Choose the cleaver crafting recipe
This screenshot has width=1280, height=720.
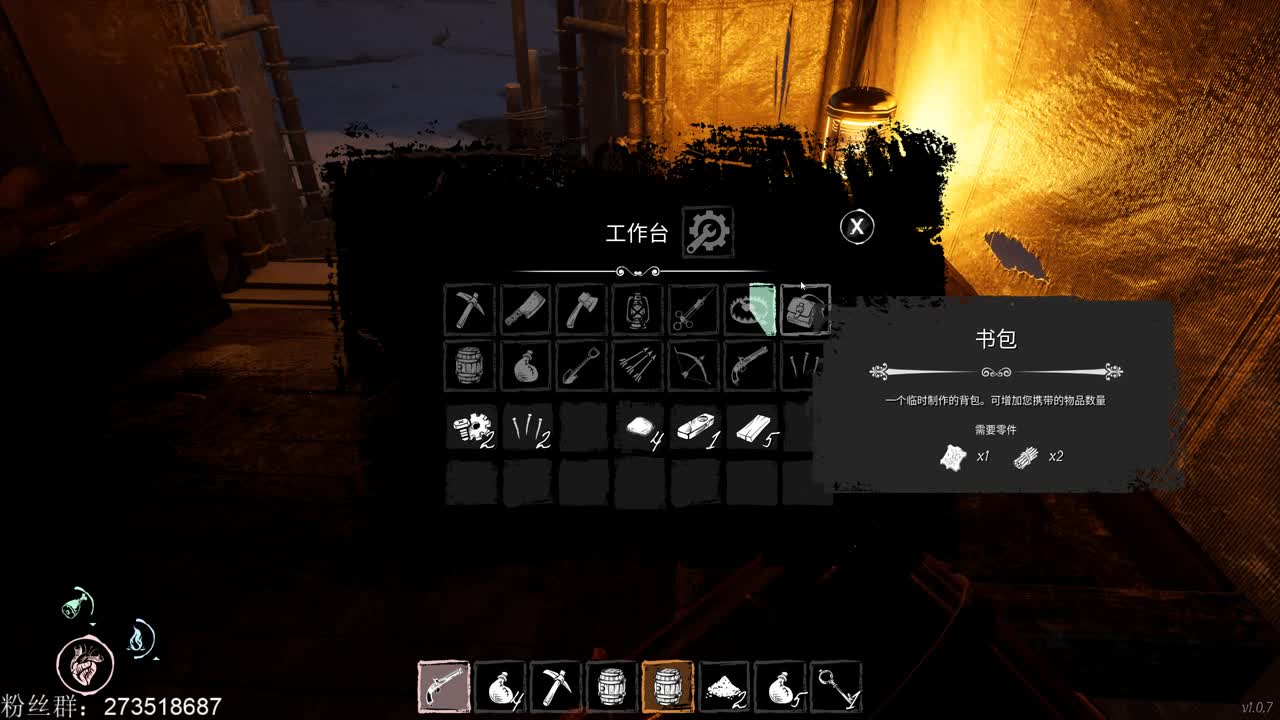point(525,310)
